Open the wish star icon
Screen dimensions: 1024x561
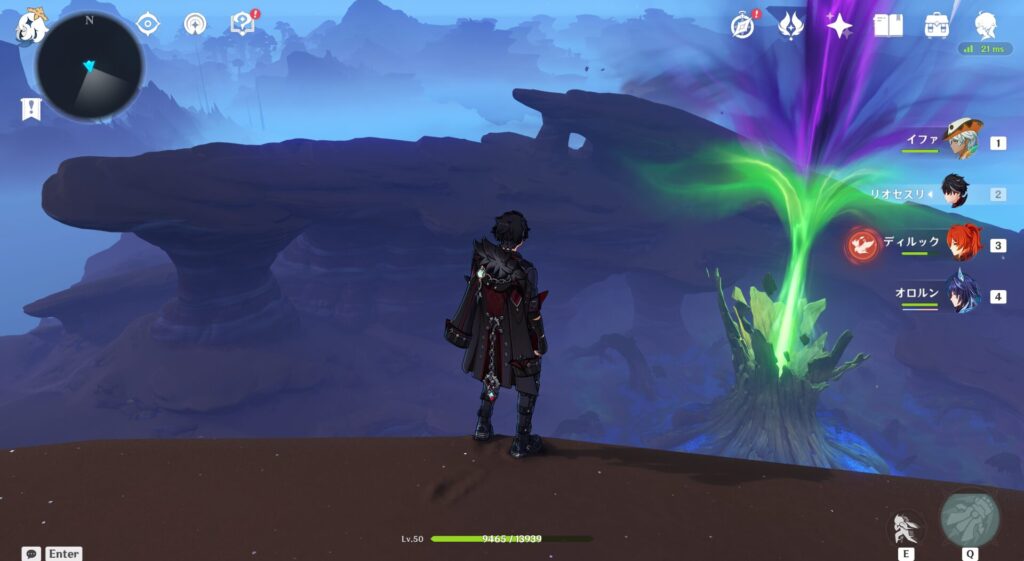tap(839, 25)
